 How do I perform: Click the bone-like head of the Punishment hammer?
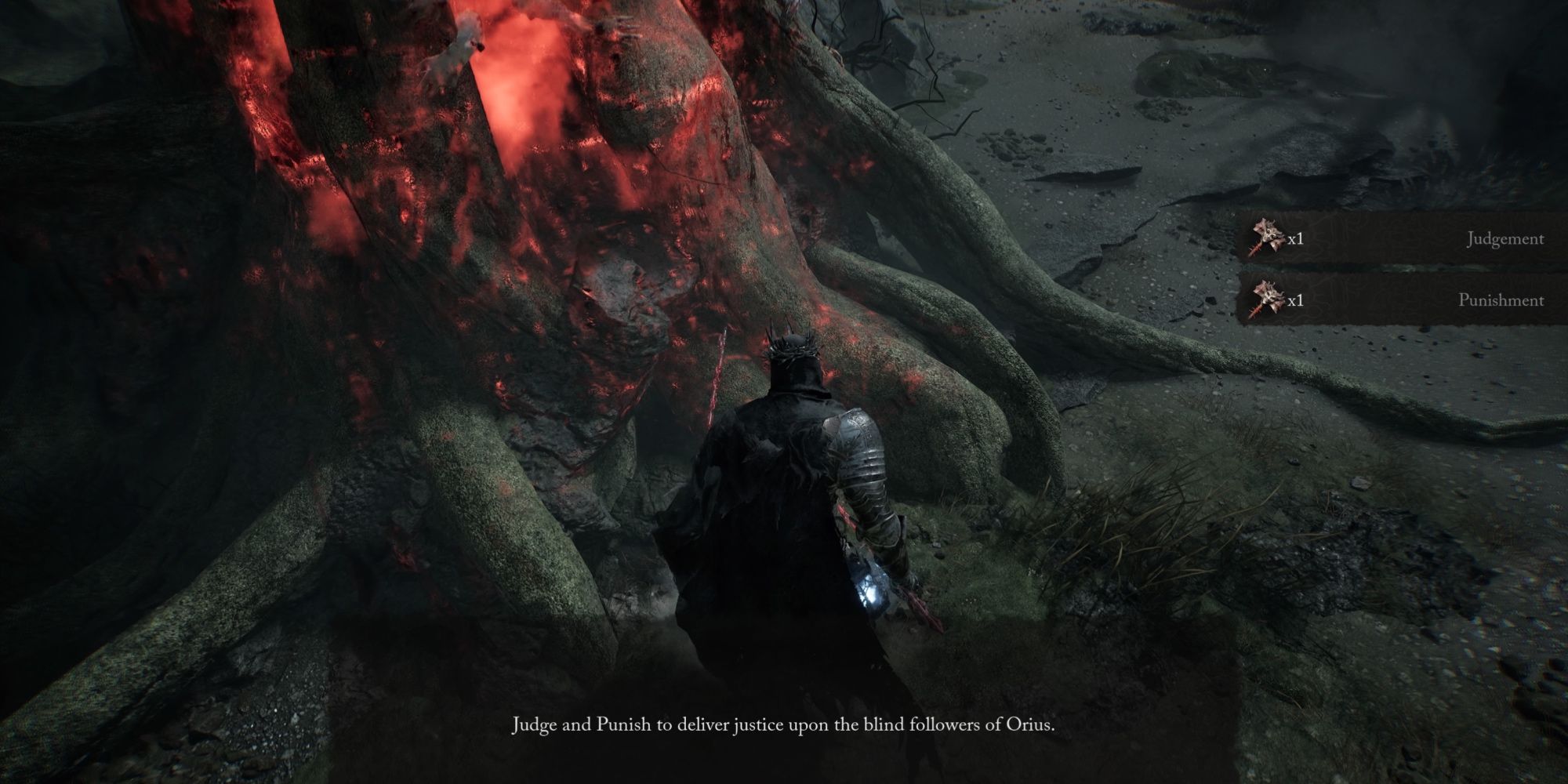tap(1273, 293)
